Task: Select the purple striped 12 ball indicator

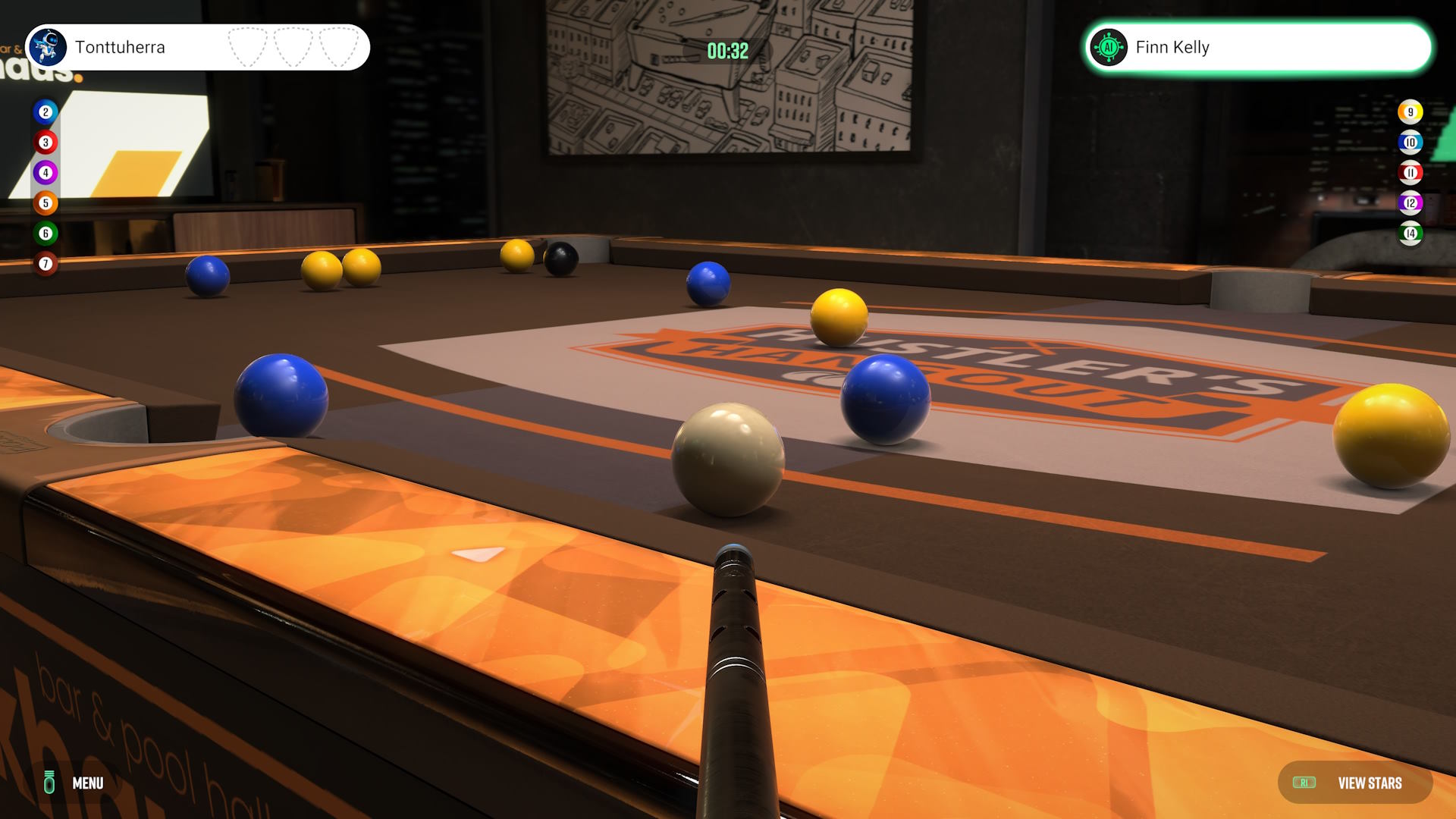Action: click(x=1410, y=203)
